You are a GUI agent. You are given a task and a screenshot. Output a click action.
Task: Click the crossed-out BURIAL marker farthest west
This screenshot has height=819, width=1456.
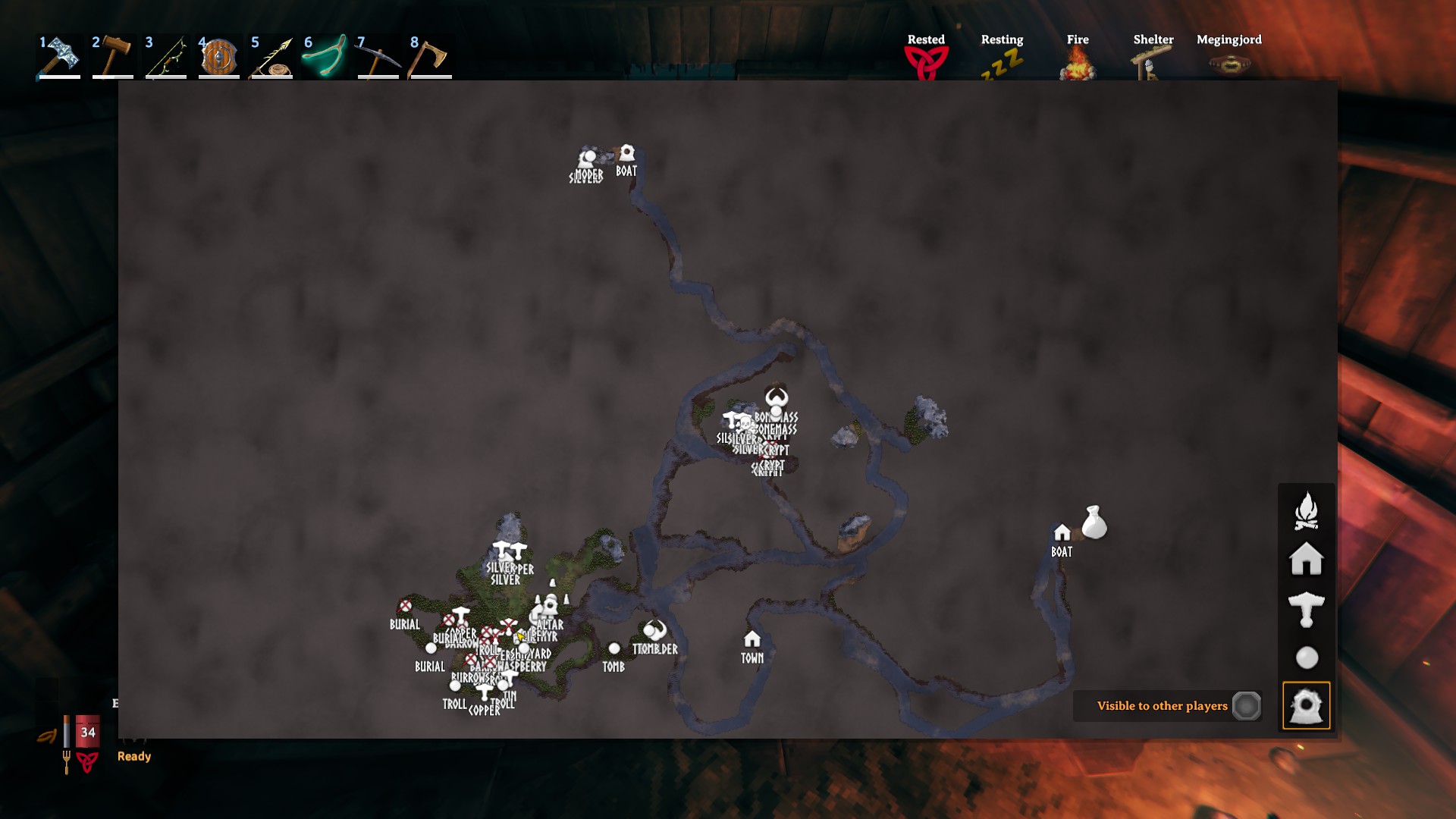pos(405,606)
